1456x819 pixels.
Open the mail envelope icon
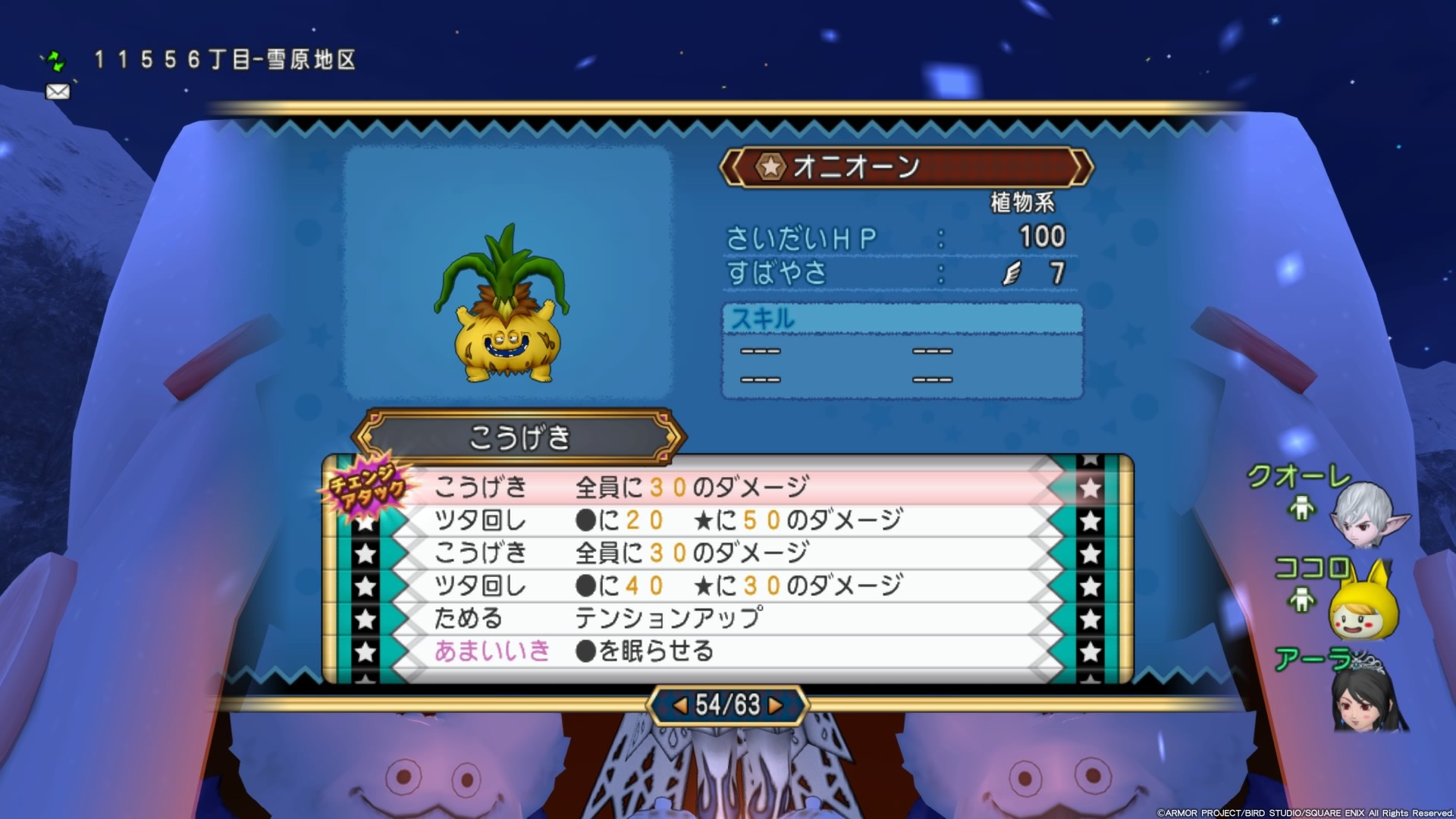pos(57,92)
